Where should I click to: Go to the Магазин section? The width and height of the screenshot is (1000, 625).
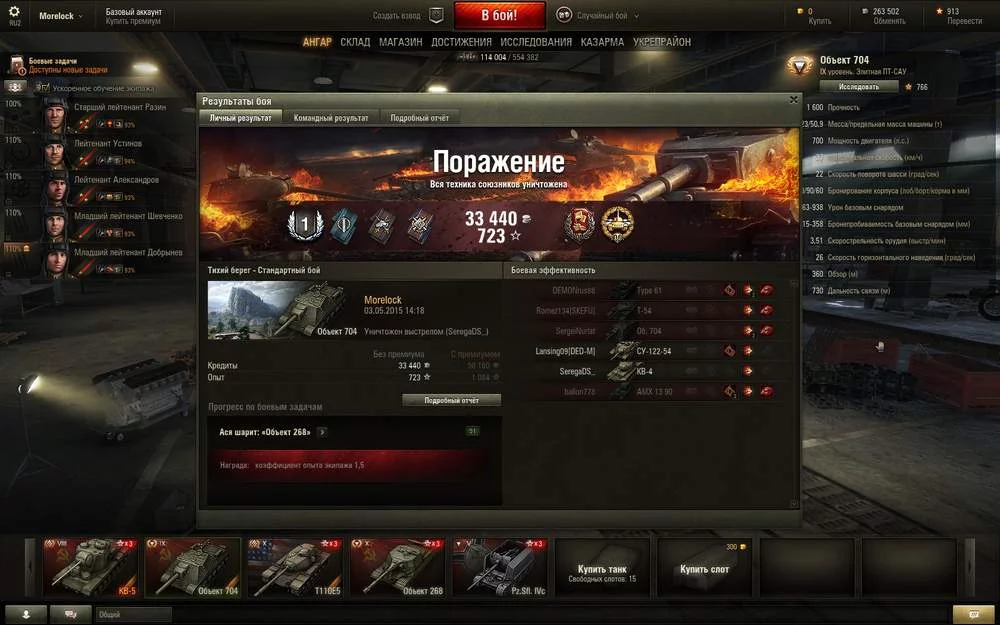point(400,43)
